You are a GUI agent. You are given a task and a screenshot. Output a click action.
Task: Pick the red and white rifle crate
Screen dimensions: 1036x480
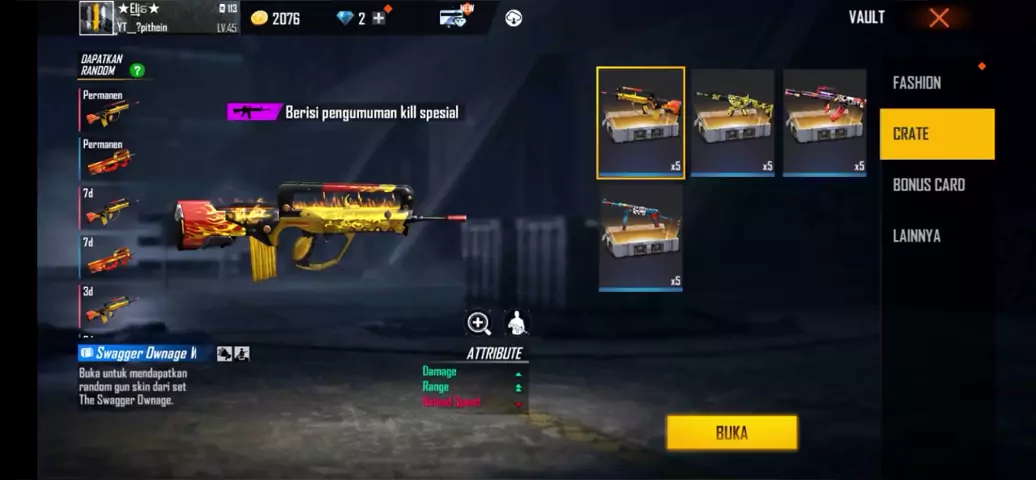(x=825, y=123)
